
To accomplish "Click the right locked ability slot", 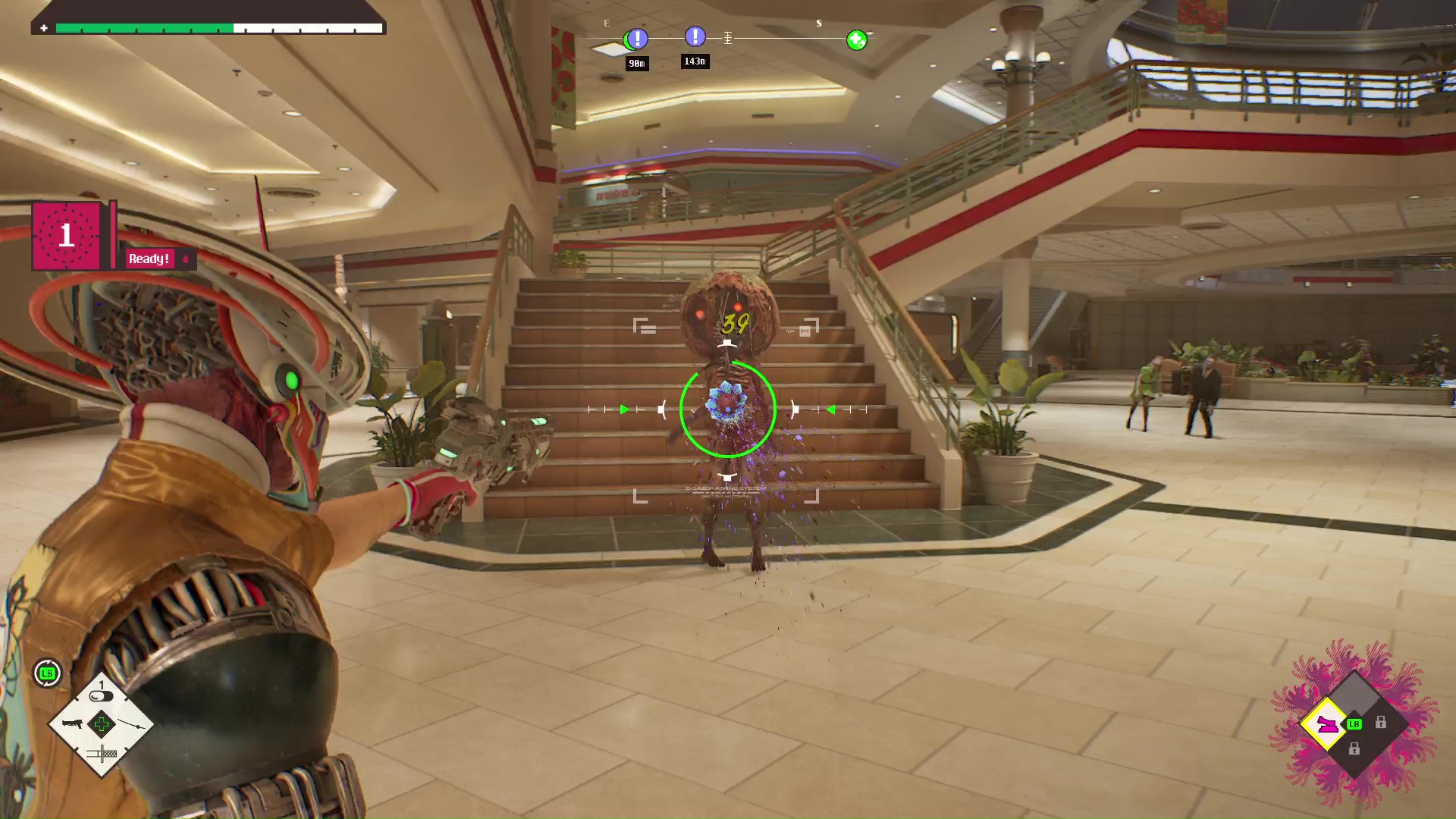I will click(1381, 723).
